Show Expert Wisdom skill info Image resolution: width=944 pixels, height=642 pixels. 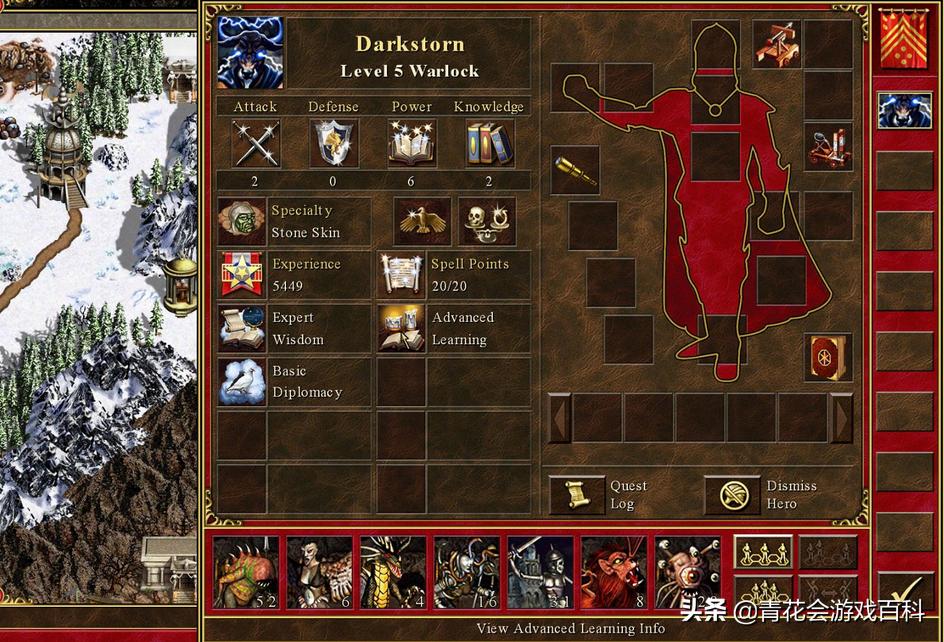(242, 328)
